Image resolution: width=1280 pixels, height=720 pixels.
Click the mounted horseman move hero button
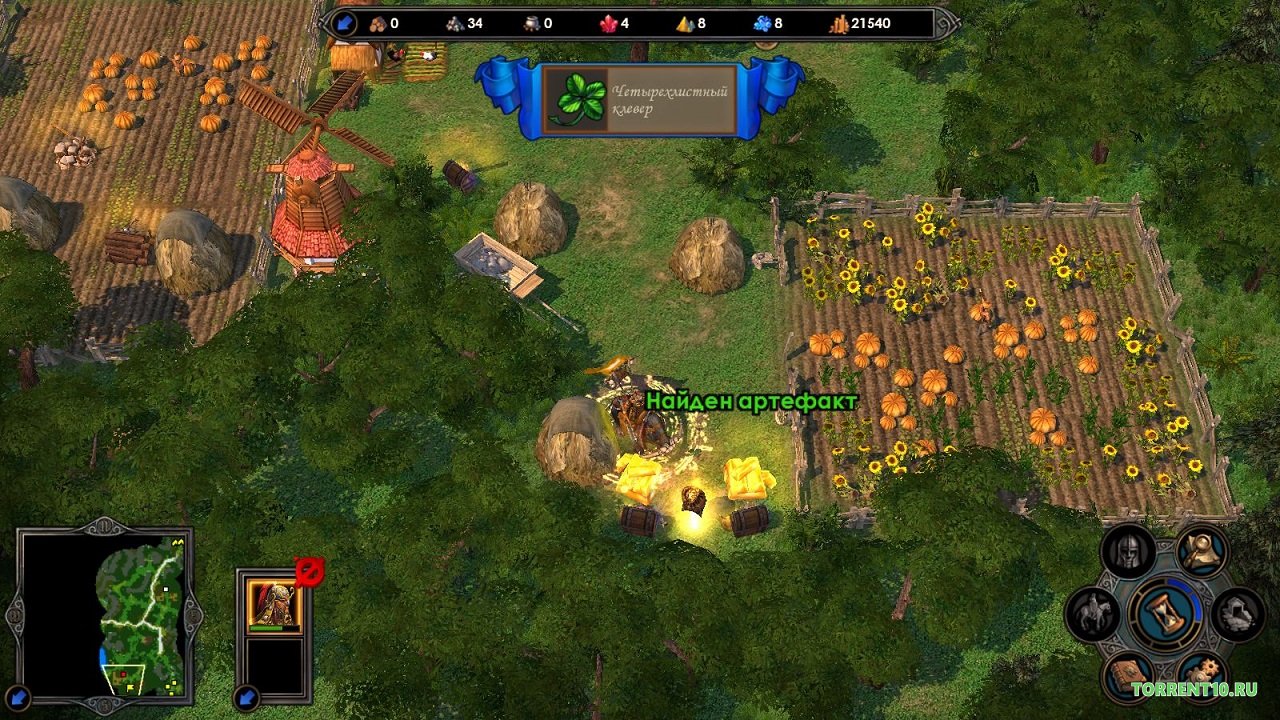tap(1092, 613)
